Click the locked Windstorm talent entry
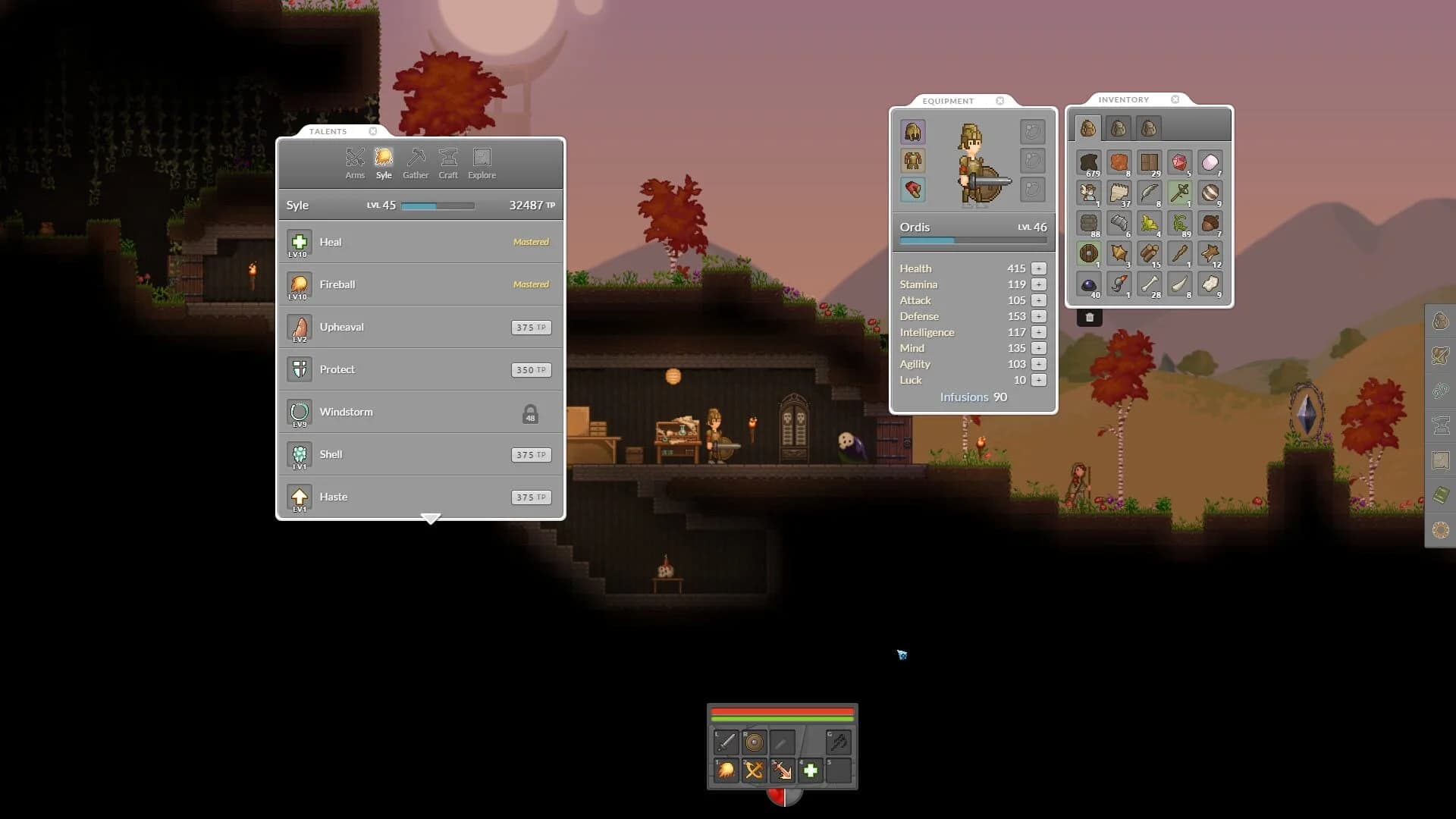This screenshot has width=1456, height=819. click(420, 412)
